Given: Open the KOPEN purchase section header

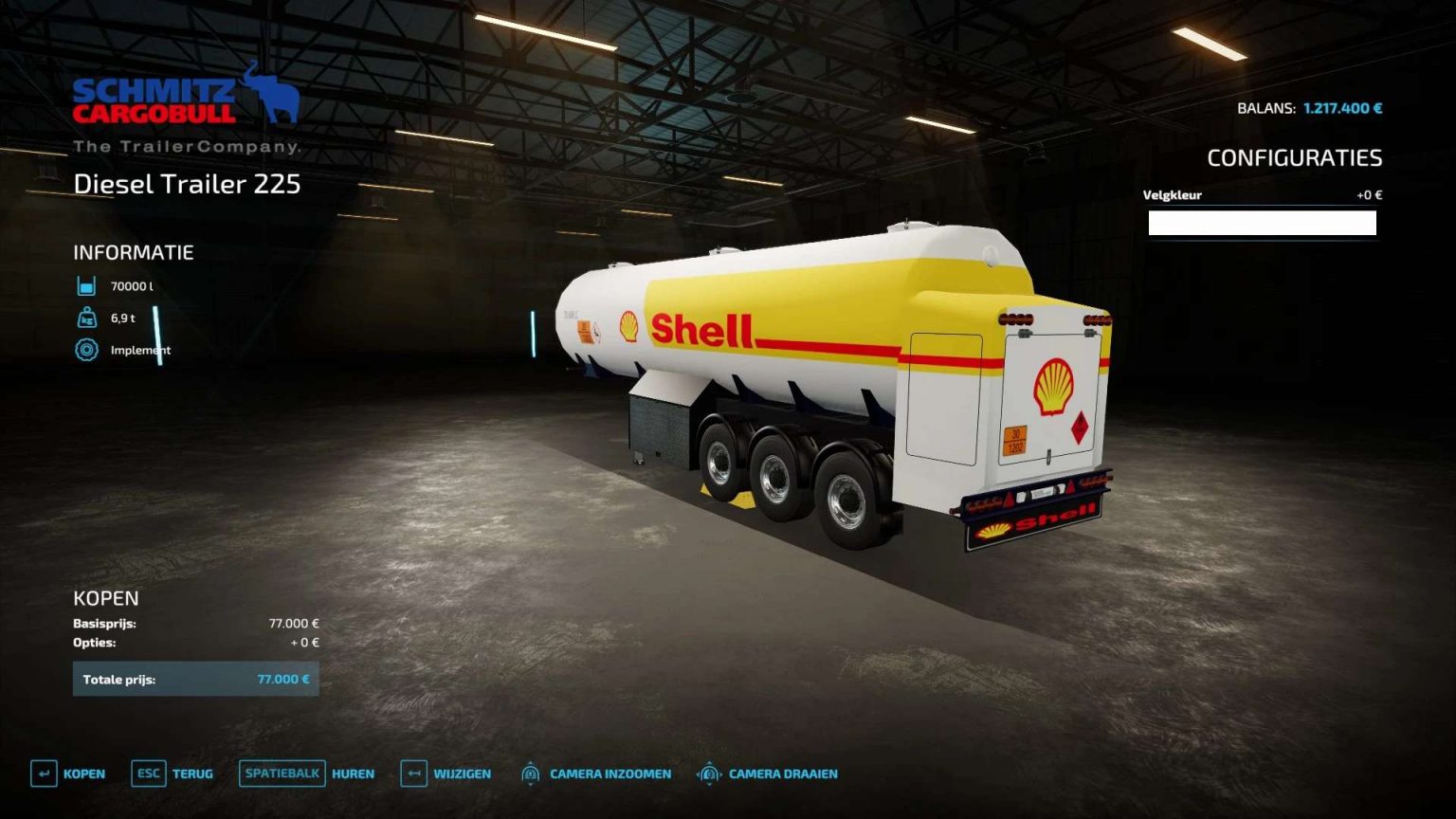Looking at the screenshot, I should tap(106, 598).
